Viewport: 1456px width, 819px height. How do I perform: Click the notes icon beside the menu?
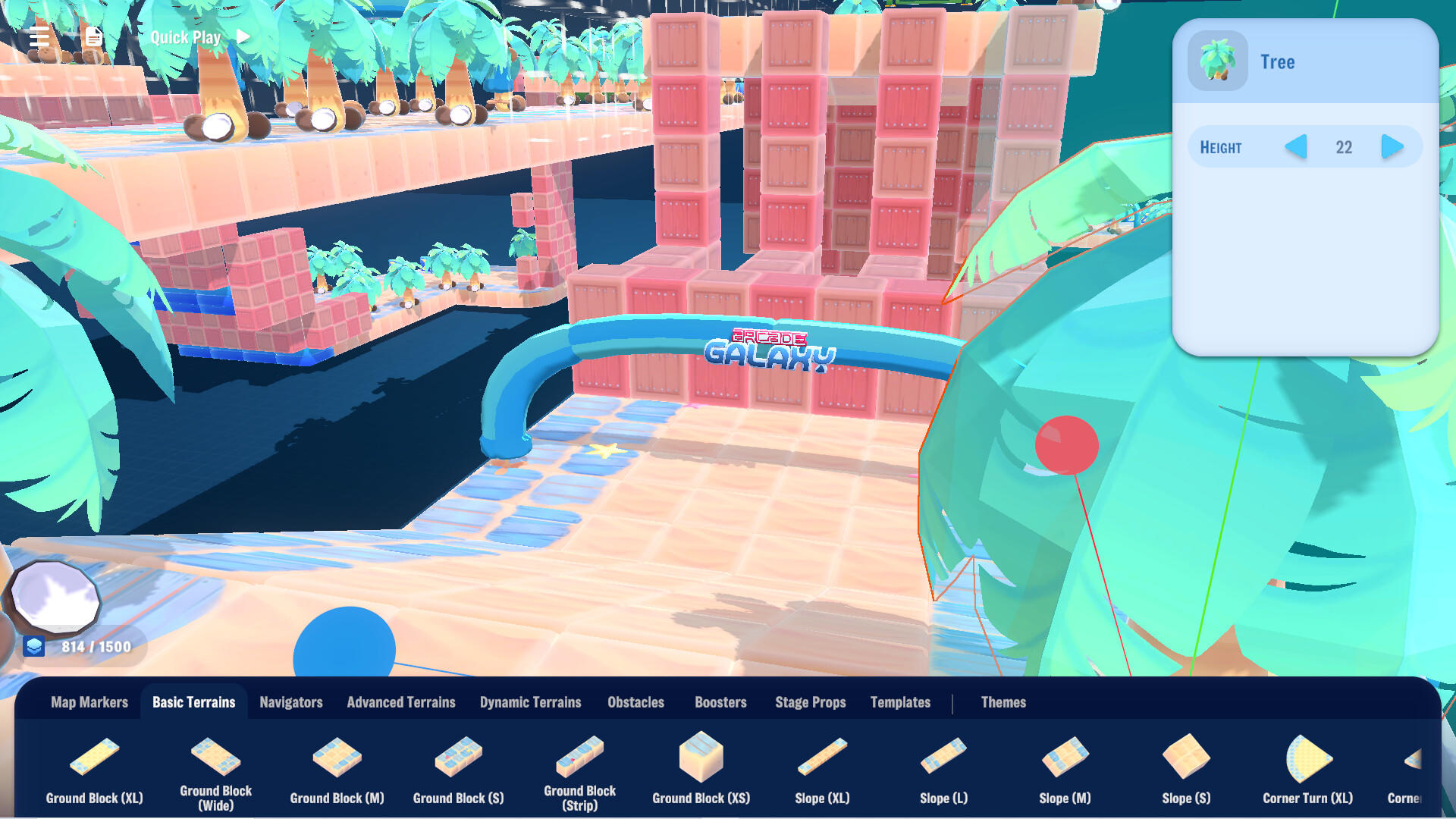click(x=93, y=36)
